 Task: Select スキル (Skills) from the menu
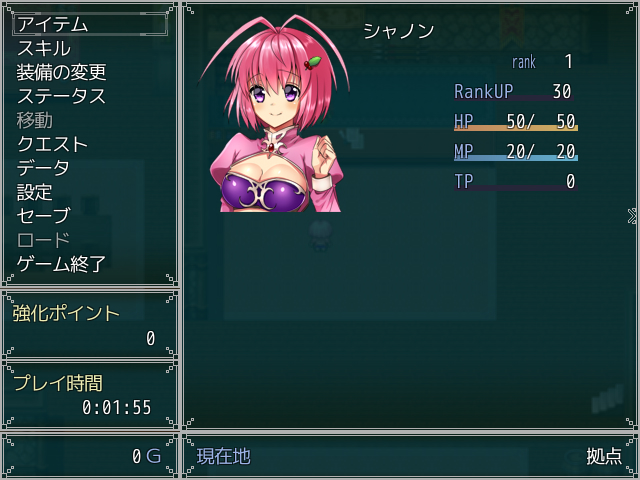[44, 48]
